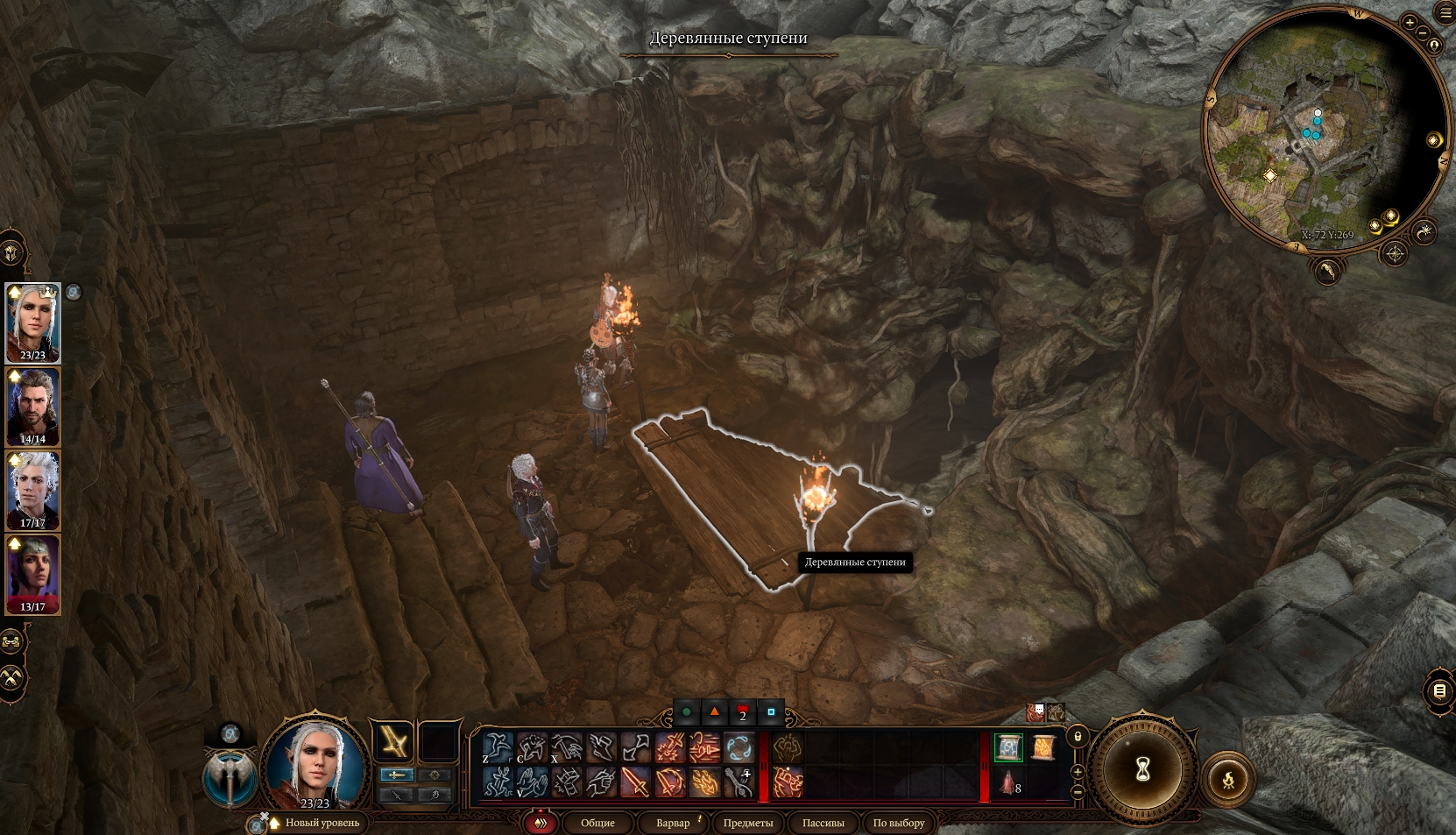Select the Предметы hotbar tab

pos(747,823)
